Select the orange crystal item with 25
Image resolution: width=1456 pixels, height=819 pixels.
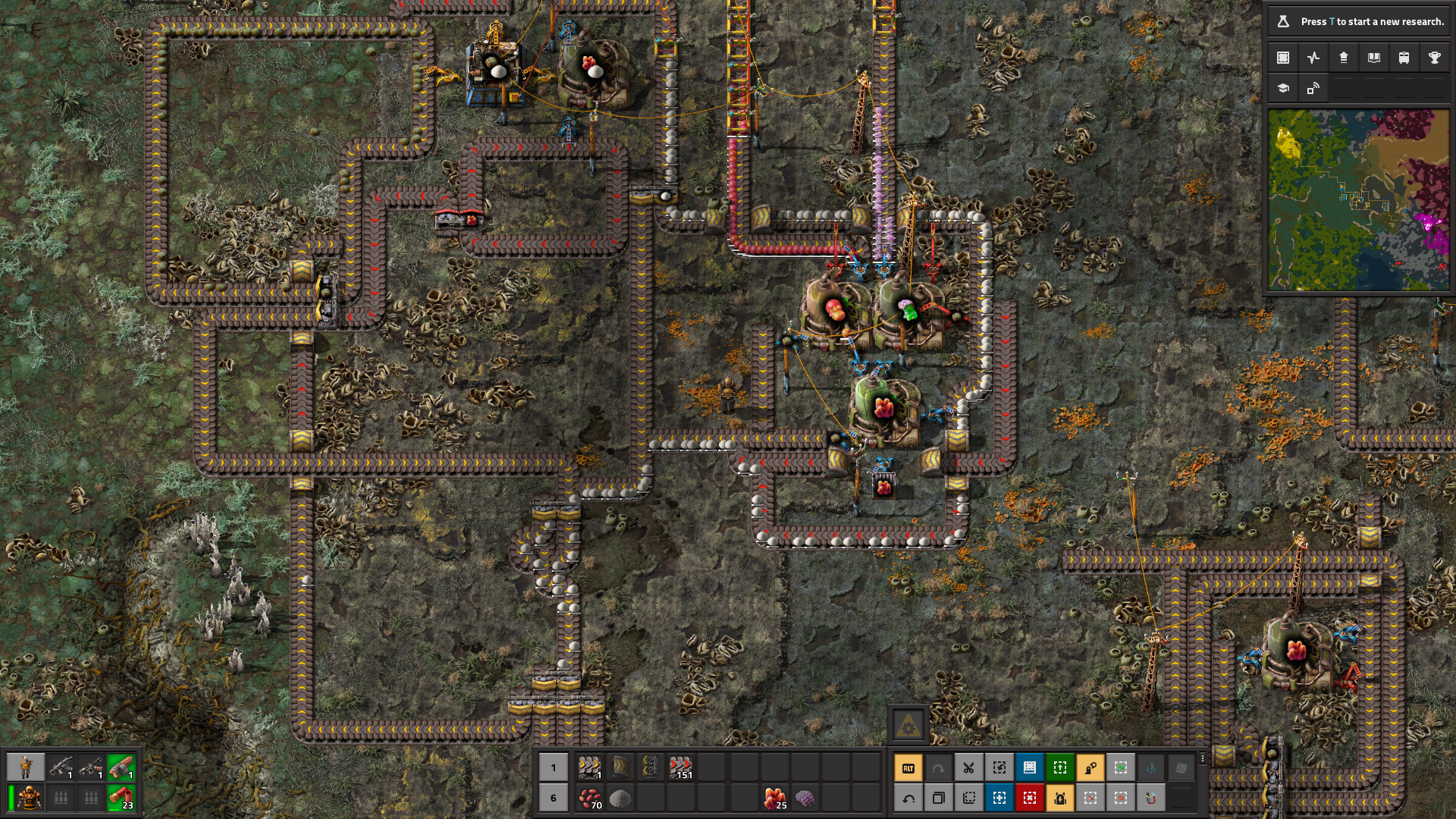tap(774, 798)
